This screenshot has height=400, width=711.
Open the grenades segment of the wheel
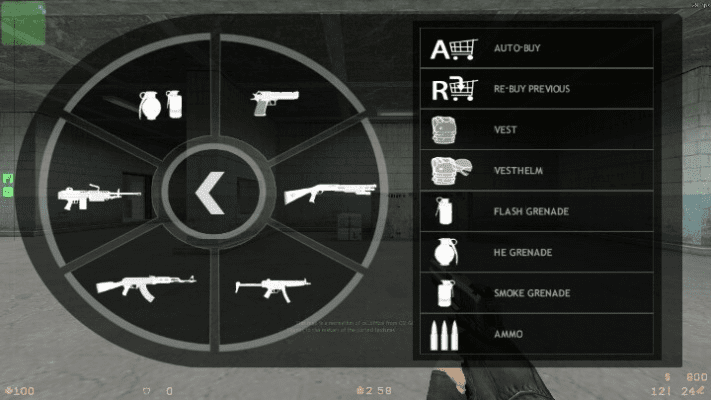(159, 102)
